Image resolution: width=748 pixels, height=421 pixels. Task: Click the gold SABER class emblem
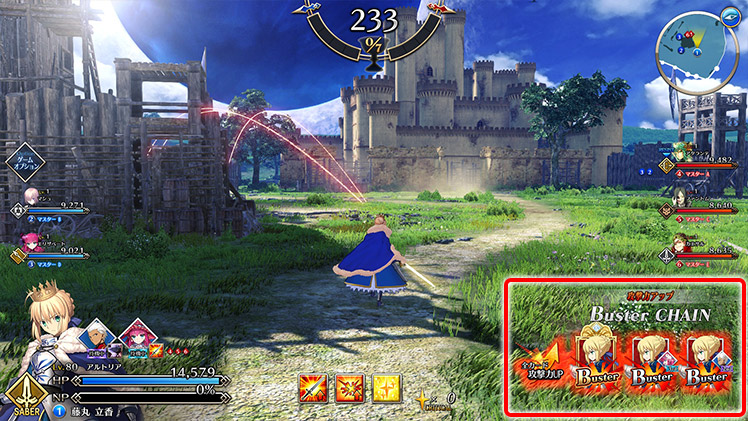coord(23,397)
